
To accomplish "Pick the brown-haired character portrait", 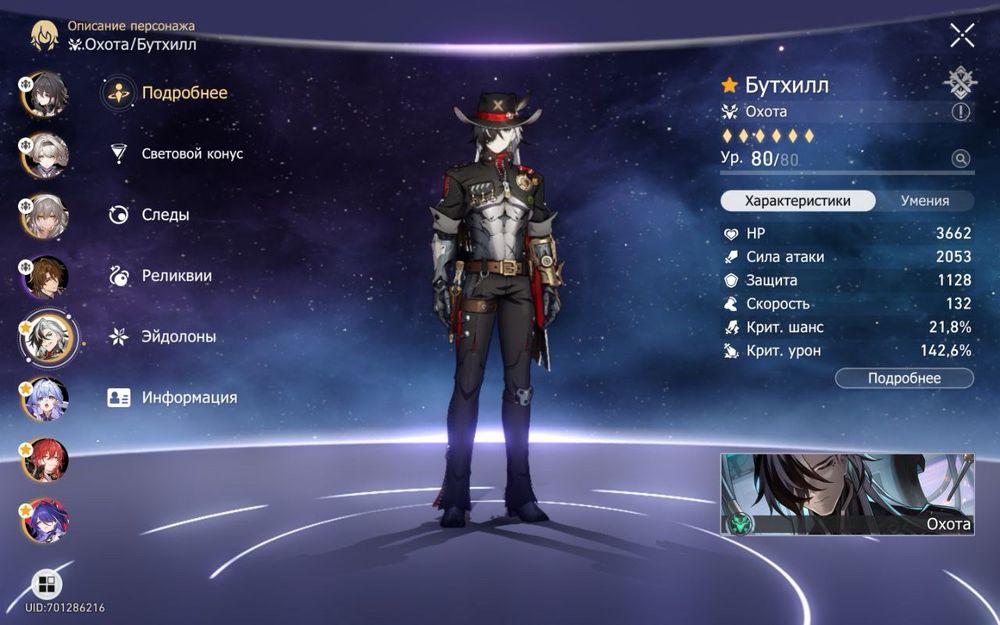I will 45,277.
